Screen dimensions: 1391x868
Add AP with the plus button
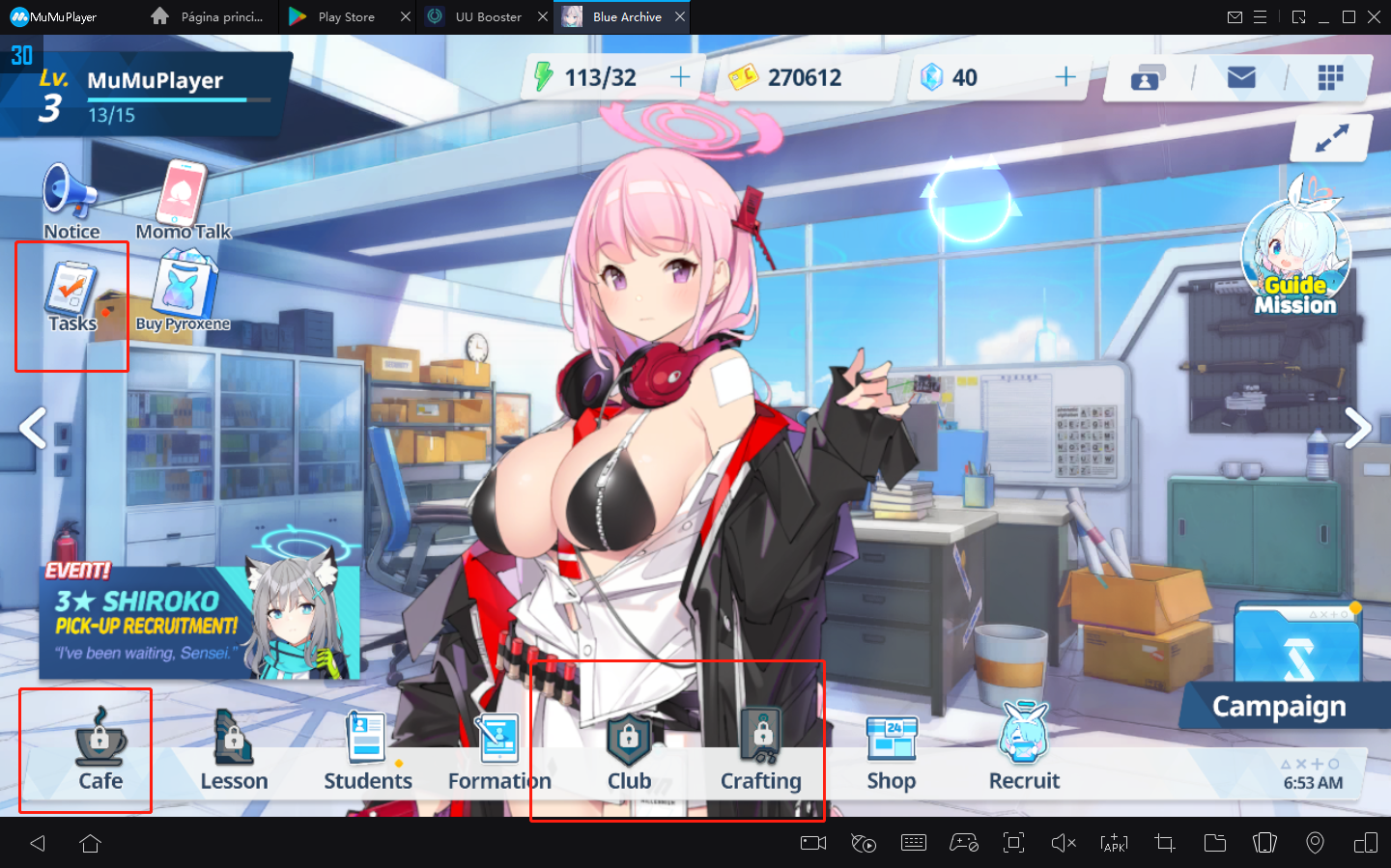[x=680, y=77]
